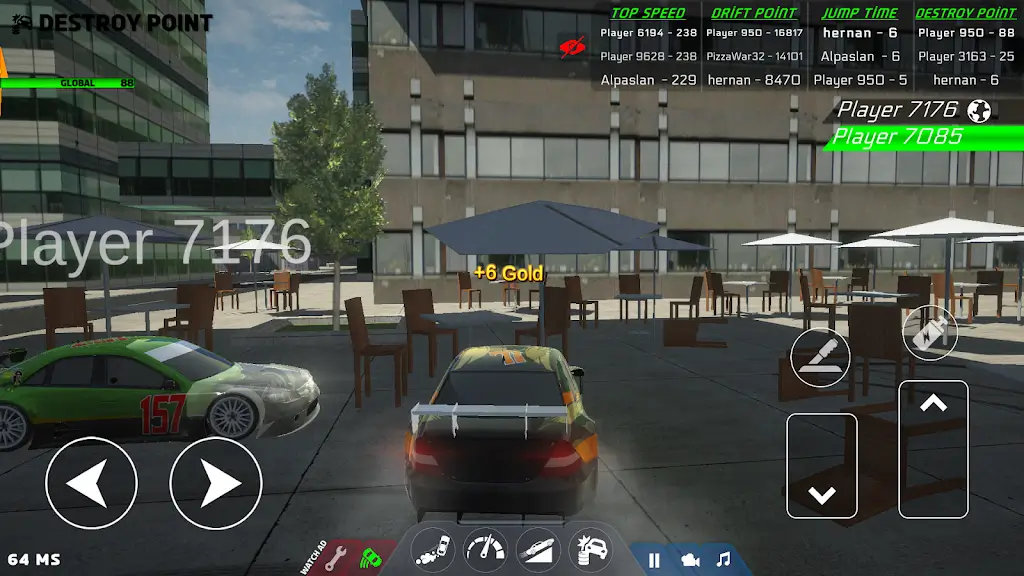Hit the brake down-arrow pedal

click(x=822, y=466)
